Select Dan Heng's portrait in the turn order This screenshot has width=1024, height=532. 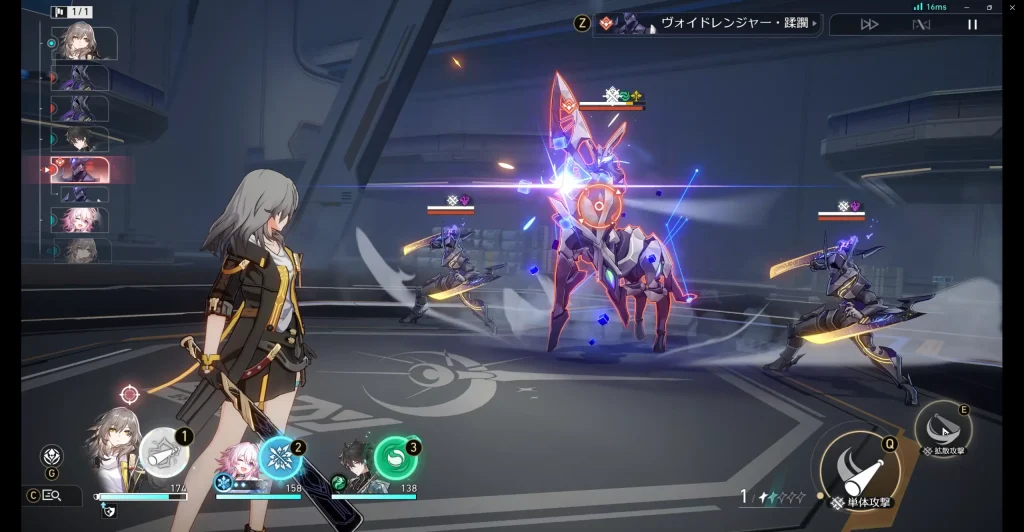pos(82,139)
